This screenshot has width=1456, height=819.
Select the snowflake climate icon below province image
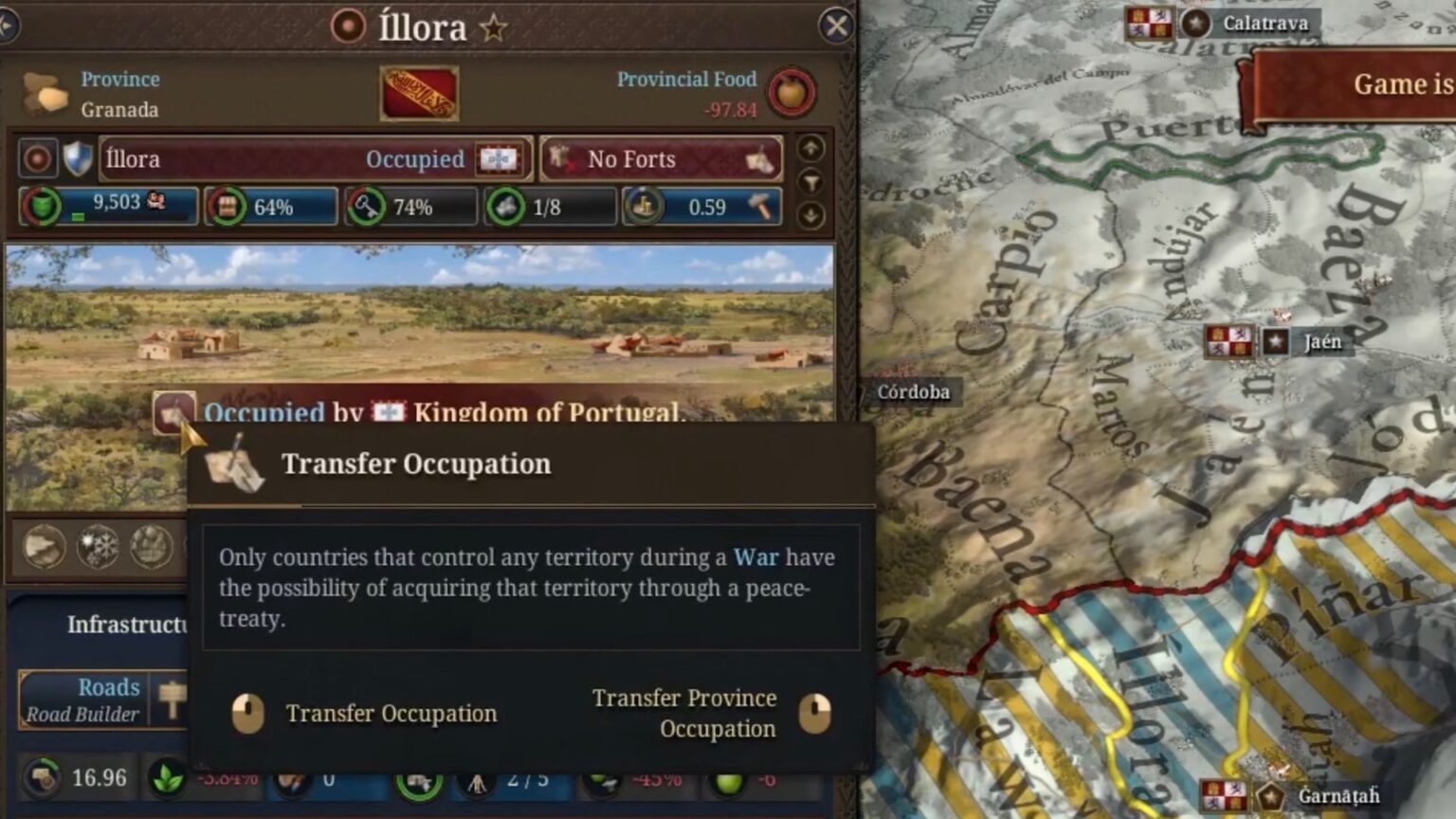click(100, 547)
